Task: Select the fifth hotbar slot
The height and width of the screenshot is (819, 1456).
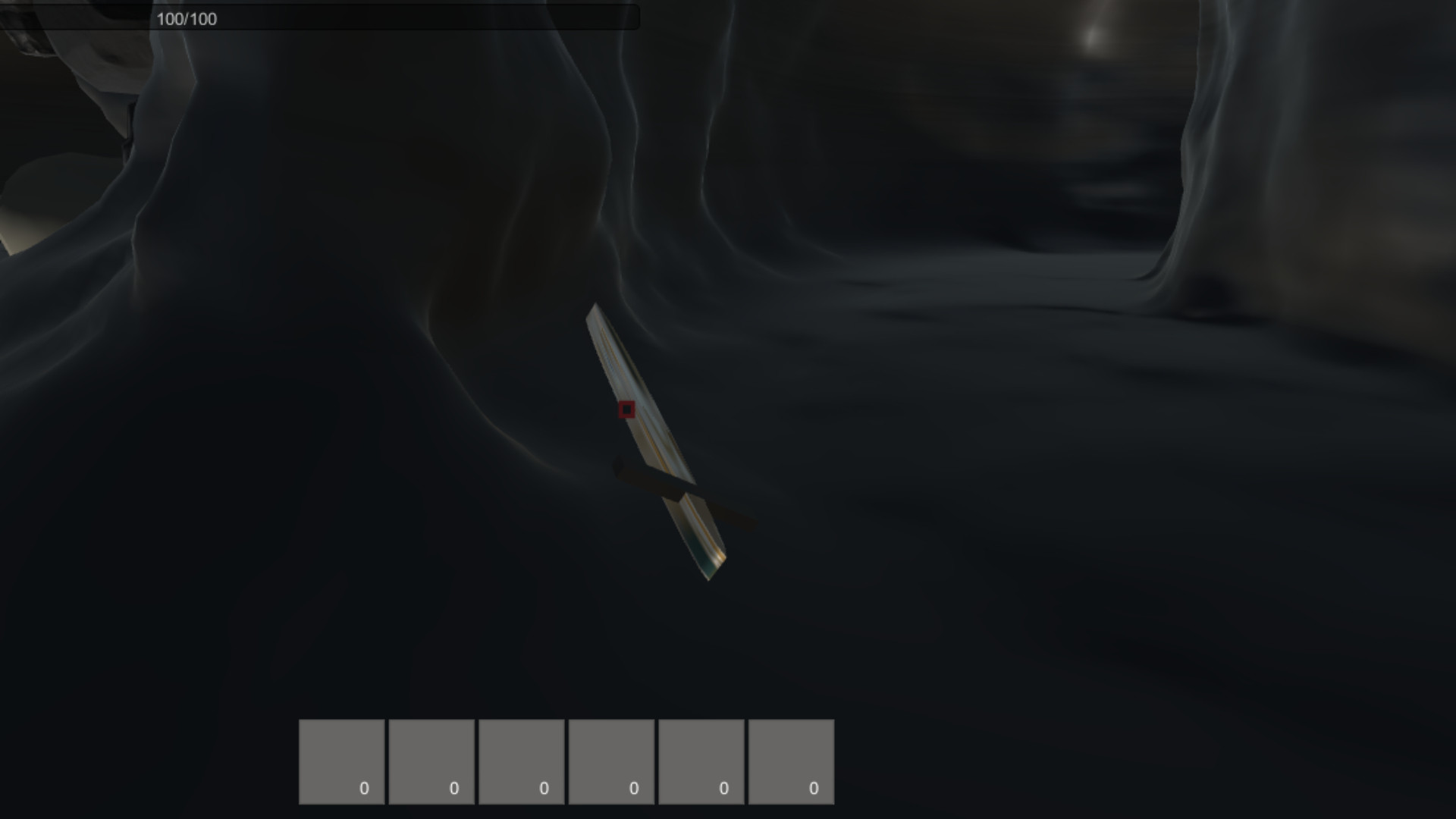Action: (x=700, y=761)
